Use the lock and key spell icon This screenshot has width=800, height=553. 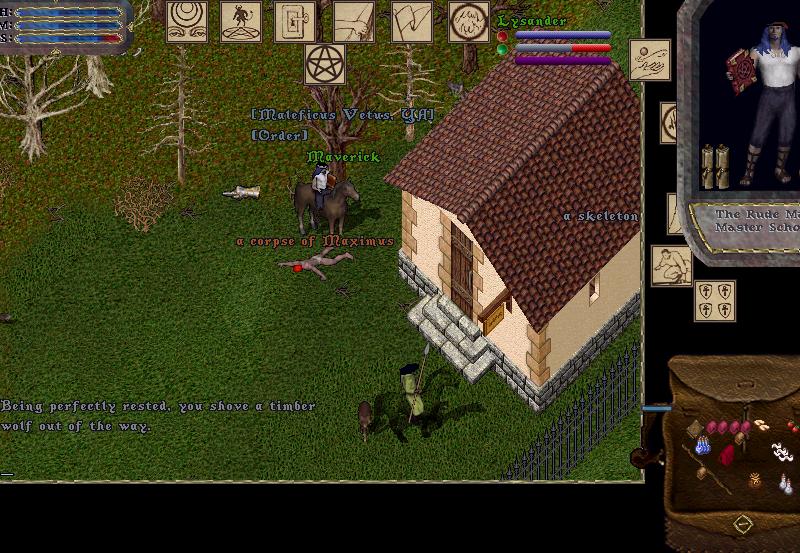click(x=295, y=21)
